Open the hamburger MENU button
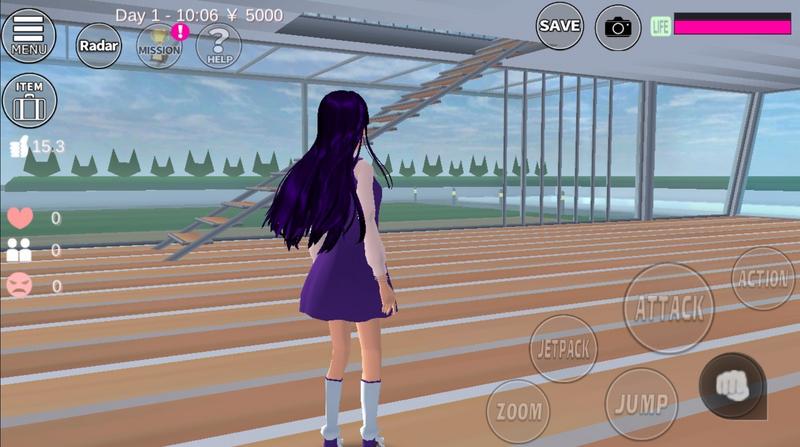 (x=28, y=33)
